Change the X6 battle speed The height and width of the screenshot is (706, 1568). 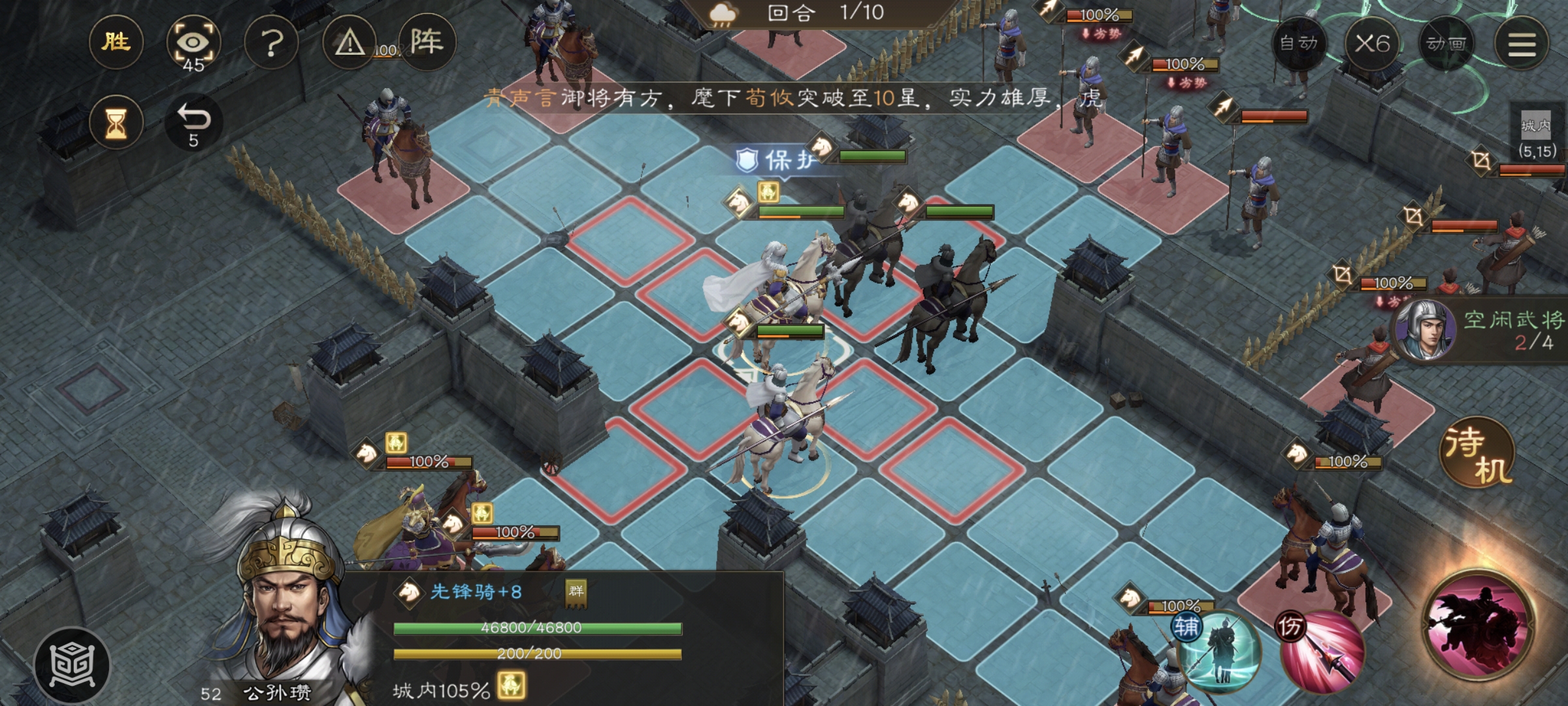(1372, 44)
